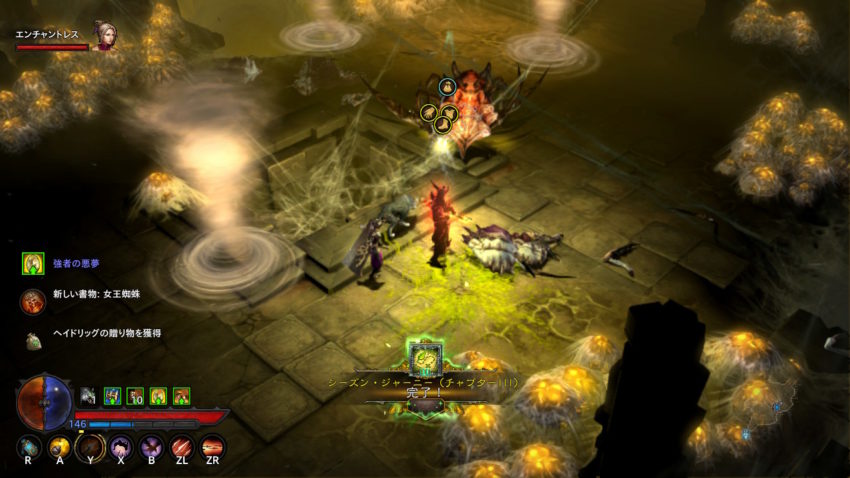
Task: Activate the red horizontal streak skill
Action: [x=213, y=447]
